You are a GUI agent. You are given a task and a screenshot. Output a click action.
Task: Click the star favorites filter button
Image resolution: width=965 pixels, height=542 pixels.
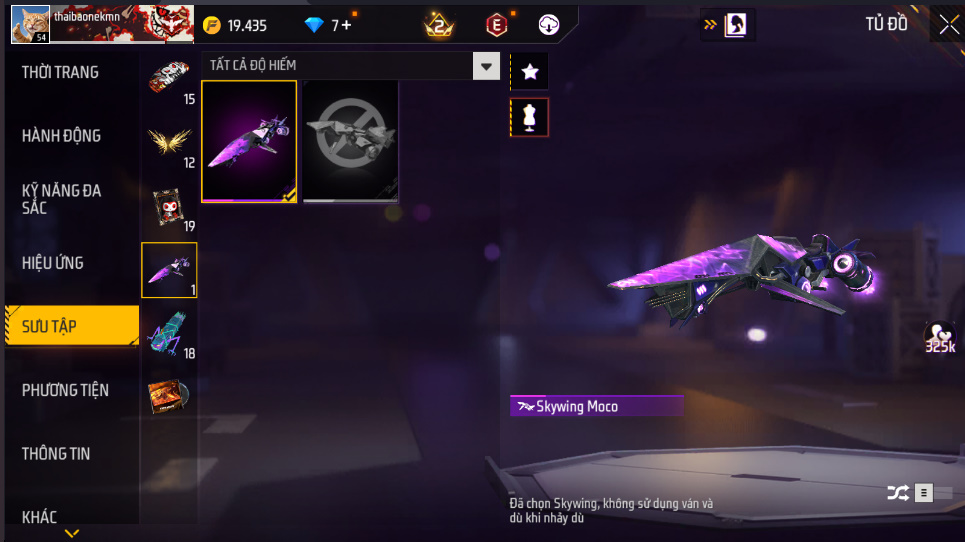pos(530,71)
